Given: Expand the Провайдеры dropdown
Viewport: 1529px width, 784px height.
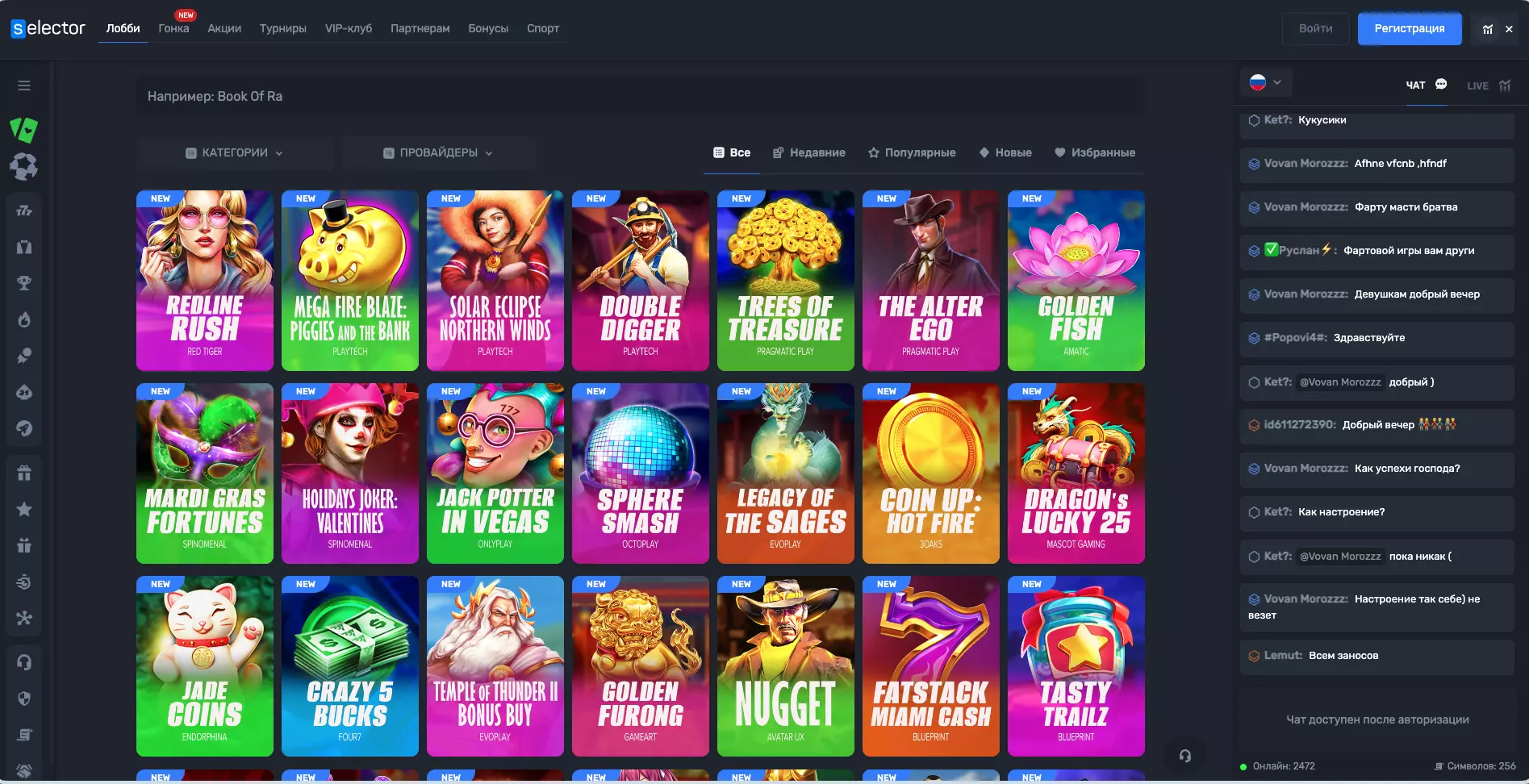Looking at the screenshot, I should [438, 152].
